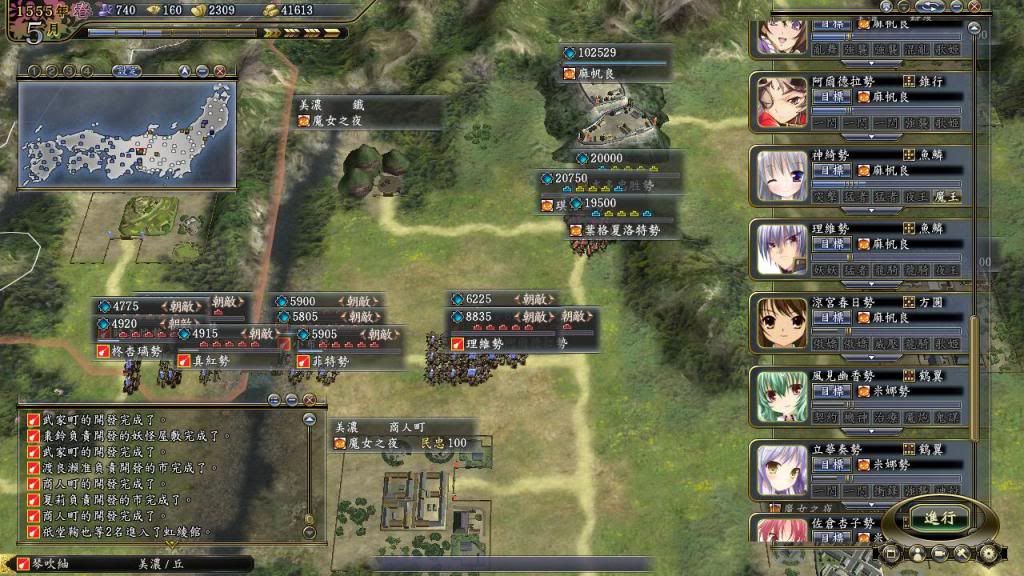Viewport: 1024px width, 576px height.
Task: Minimize the minimap panel
Action: point(201,71)
